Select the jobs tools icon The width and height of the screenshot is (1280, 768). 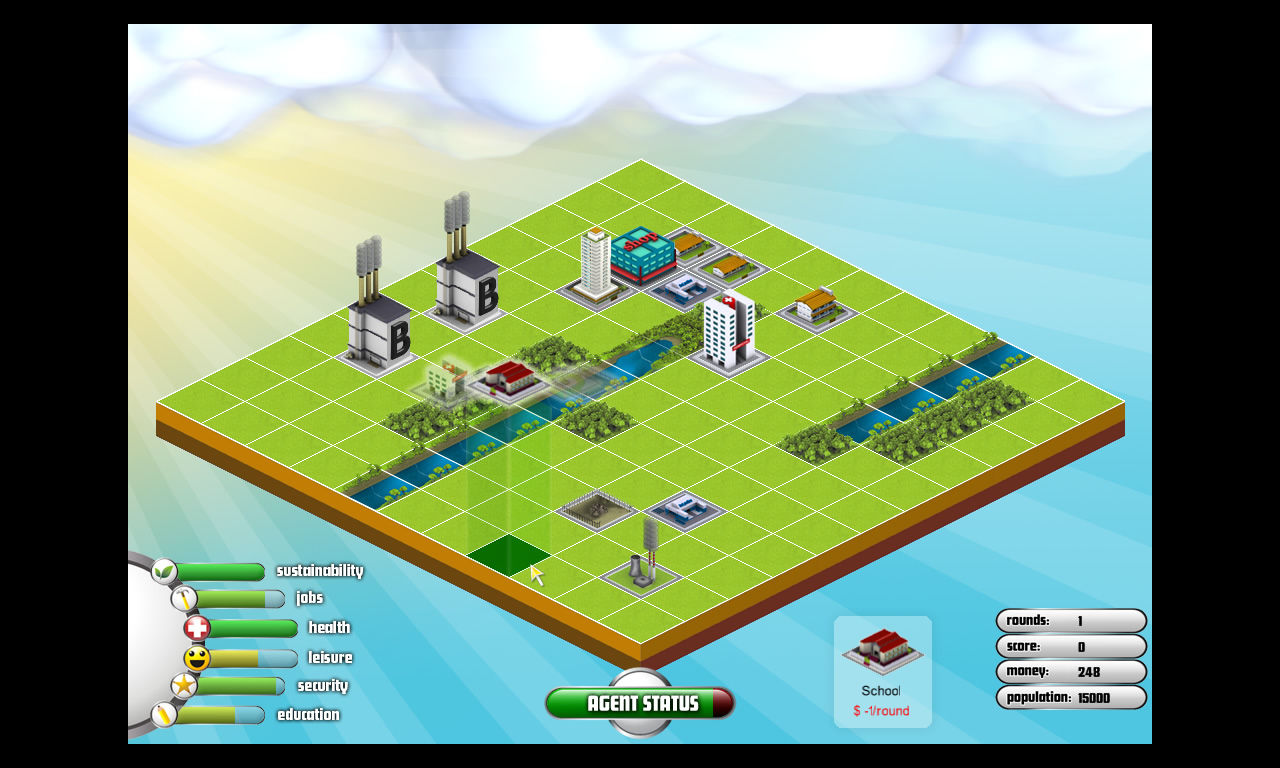point(185,597)
